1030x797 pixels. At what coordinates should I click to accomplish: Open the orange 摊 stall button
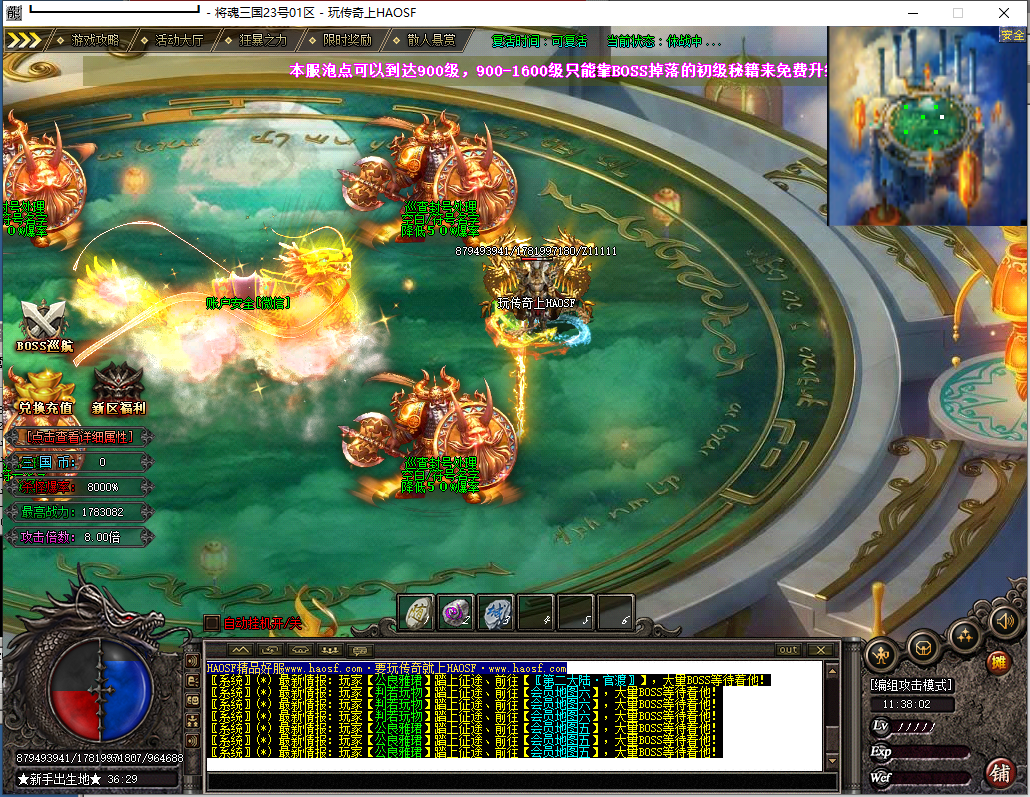point(998,661)
